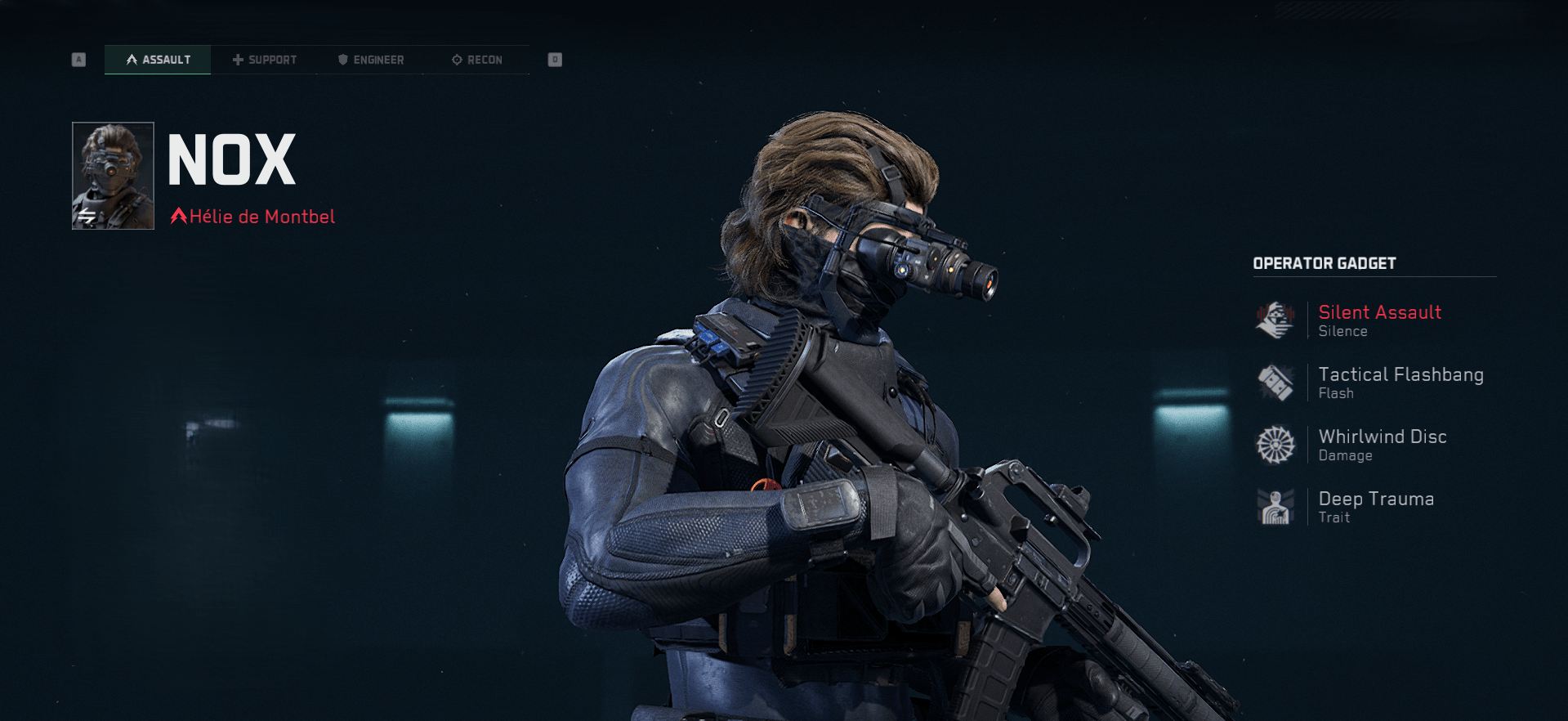Open the Support class tab
The height and width of the screenshot is (721, 1568).
pyautogui.click(x=264, y=60)
